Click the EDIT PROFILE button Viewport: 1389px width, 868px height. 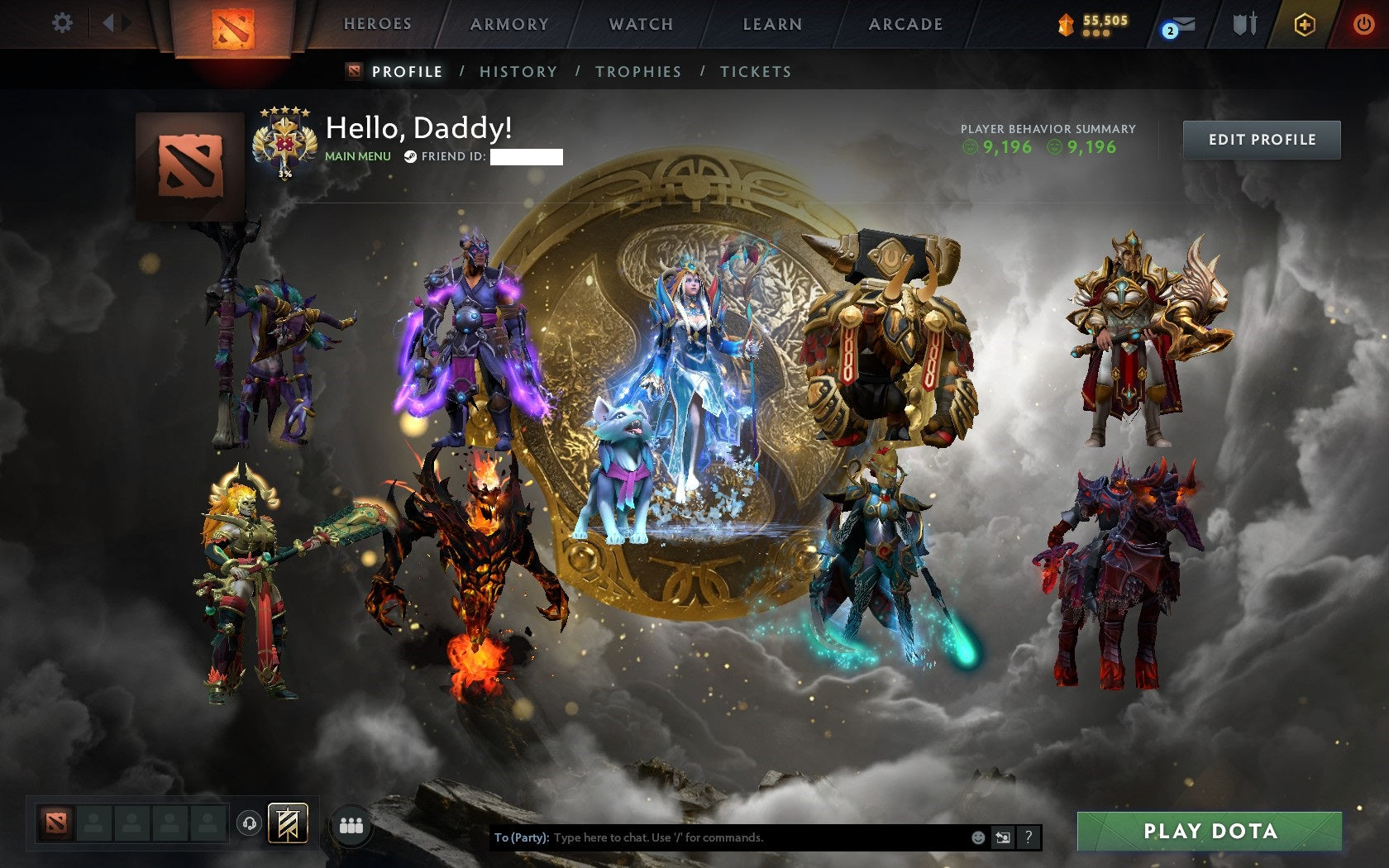1263,140
